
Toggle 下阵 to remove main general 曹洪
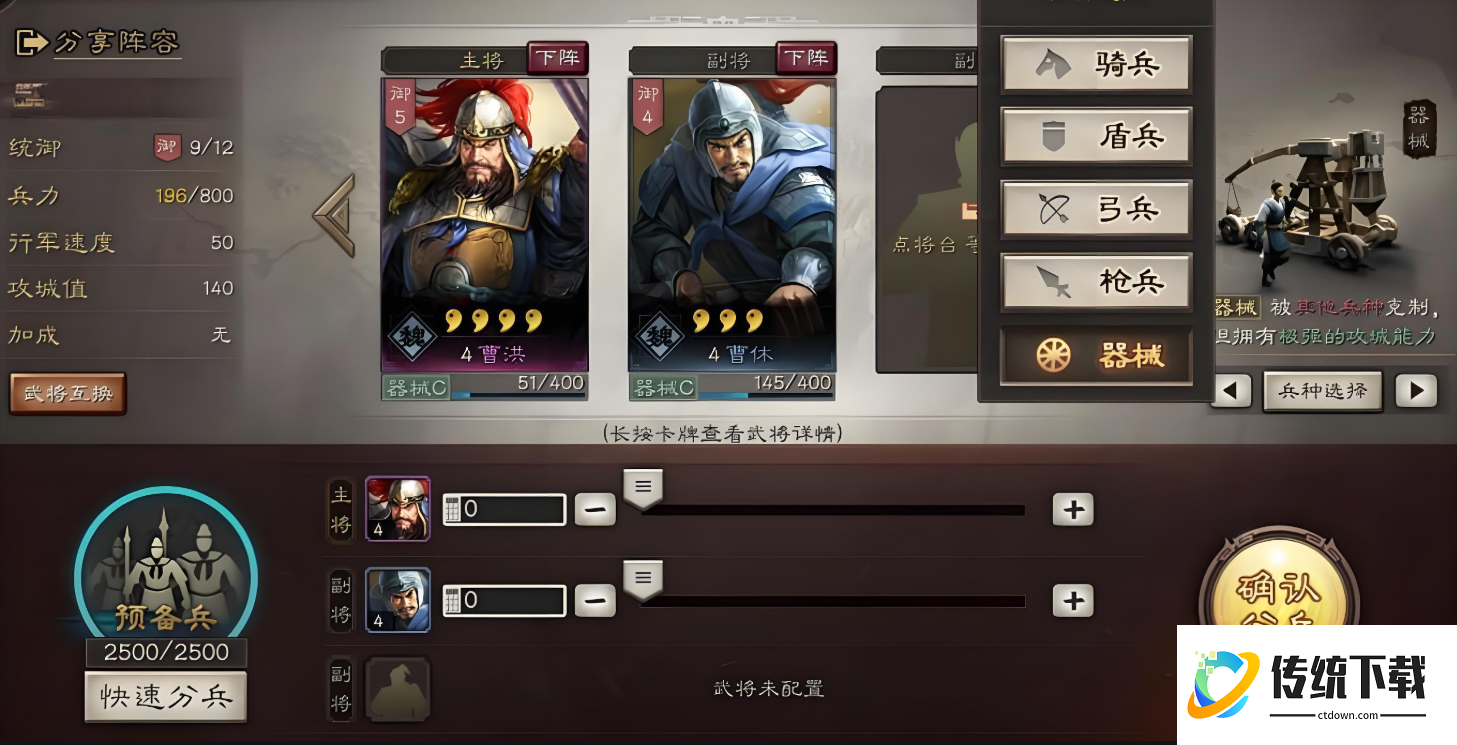(558, 58)
